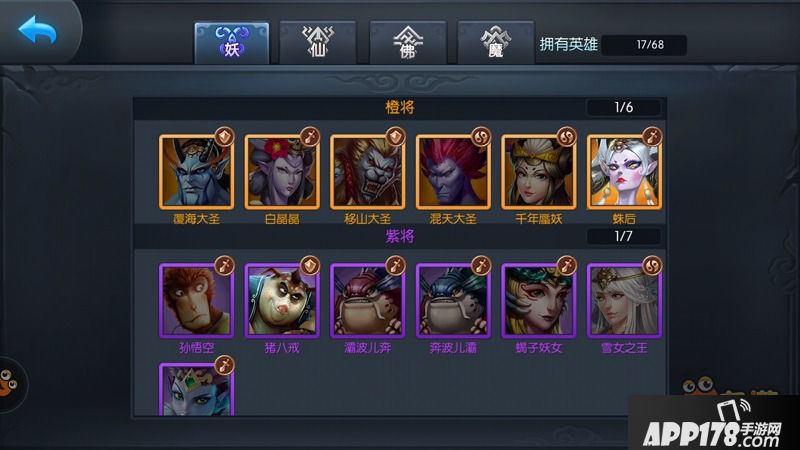The image size is (800, 450).
Task: Choose hero 蛛后 portrait
Action: coord(623,172)
